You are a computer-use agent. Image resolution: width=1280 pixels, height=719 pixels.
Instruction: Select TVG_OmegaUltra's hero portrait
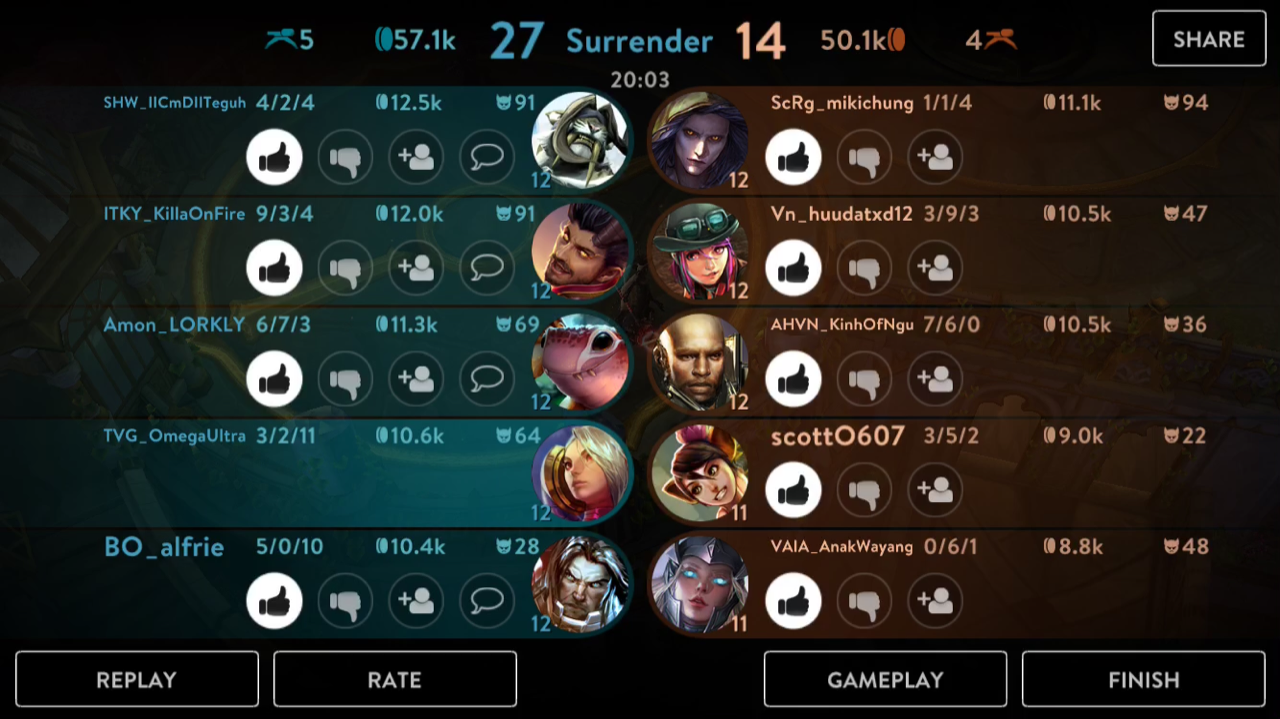[x=580, y=472]
